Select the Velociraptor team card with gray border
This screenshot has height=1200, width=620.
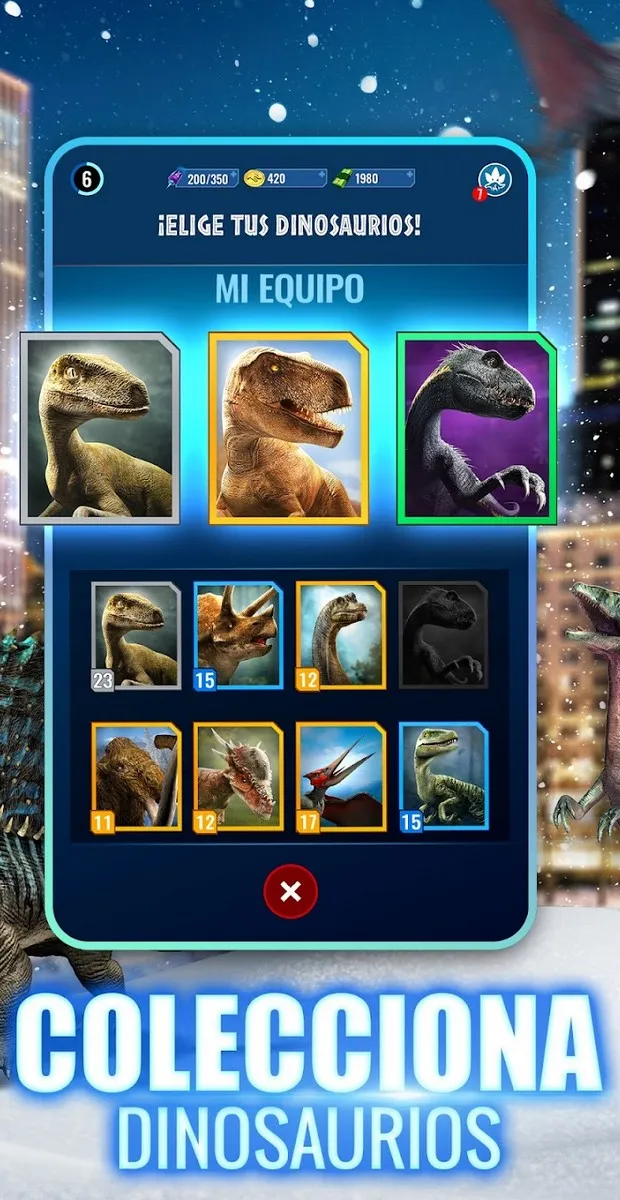(100, 428)
